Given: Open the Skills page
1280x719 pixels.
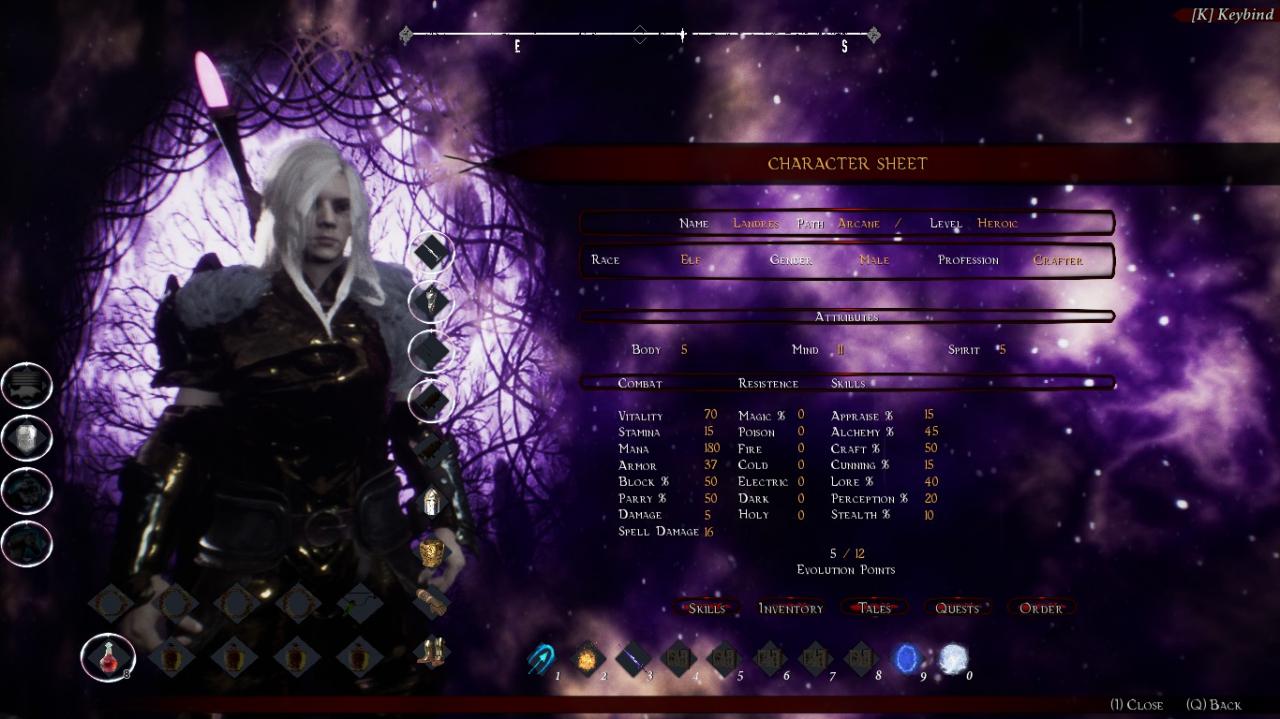Looking at the screenshot, I should click(707, 608).
